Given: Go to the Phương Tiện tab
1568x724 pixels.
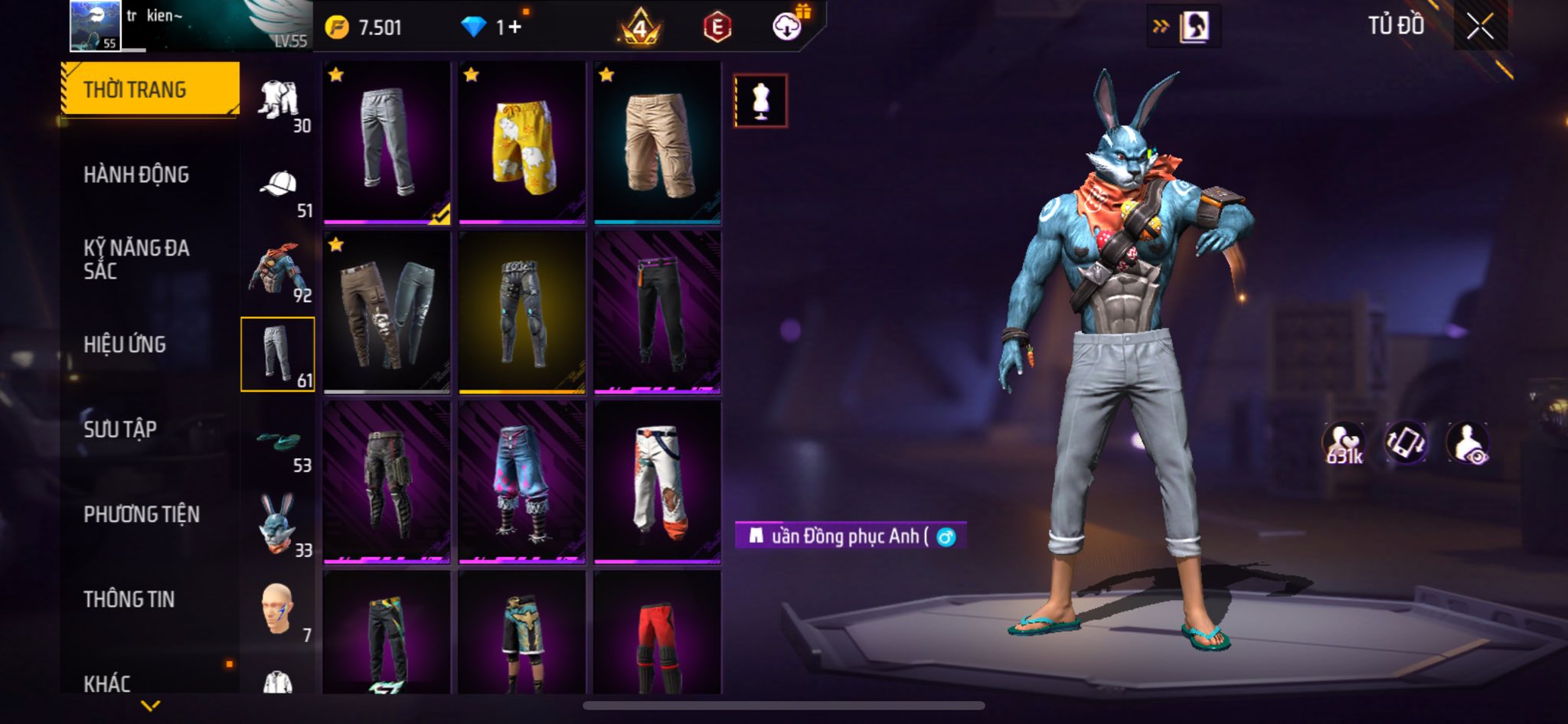Looking at the screenshot, I should pyautogui.click(x=142, y=514).
